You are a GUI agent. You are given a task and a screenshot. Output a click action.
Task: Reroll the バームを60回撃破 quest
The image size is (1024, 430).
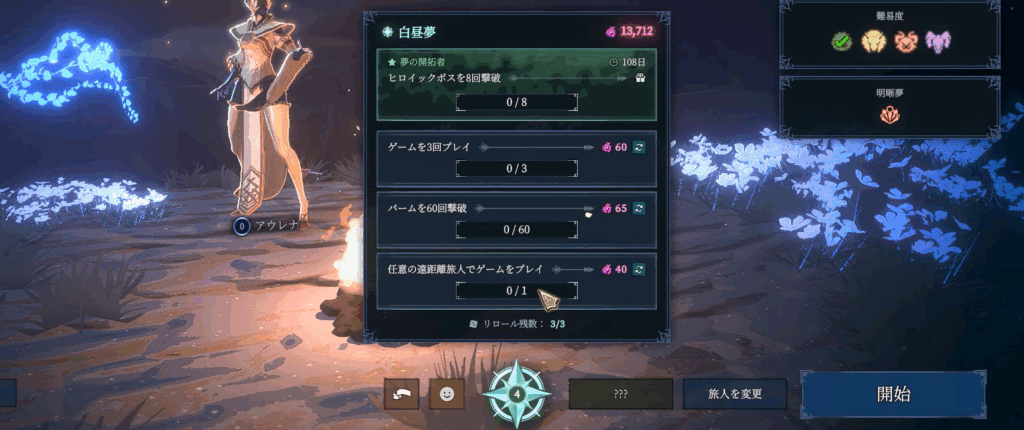[x=639, y=208]
